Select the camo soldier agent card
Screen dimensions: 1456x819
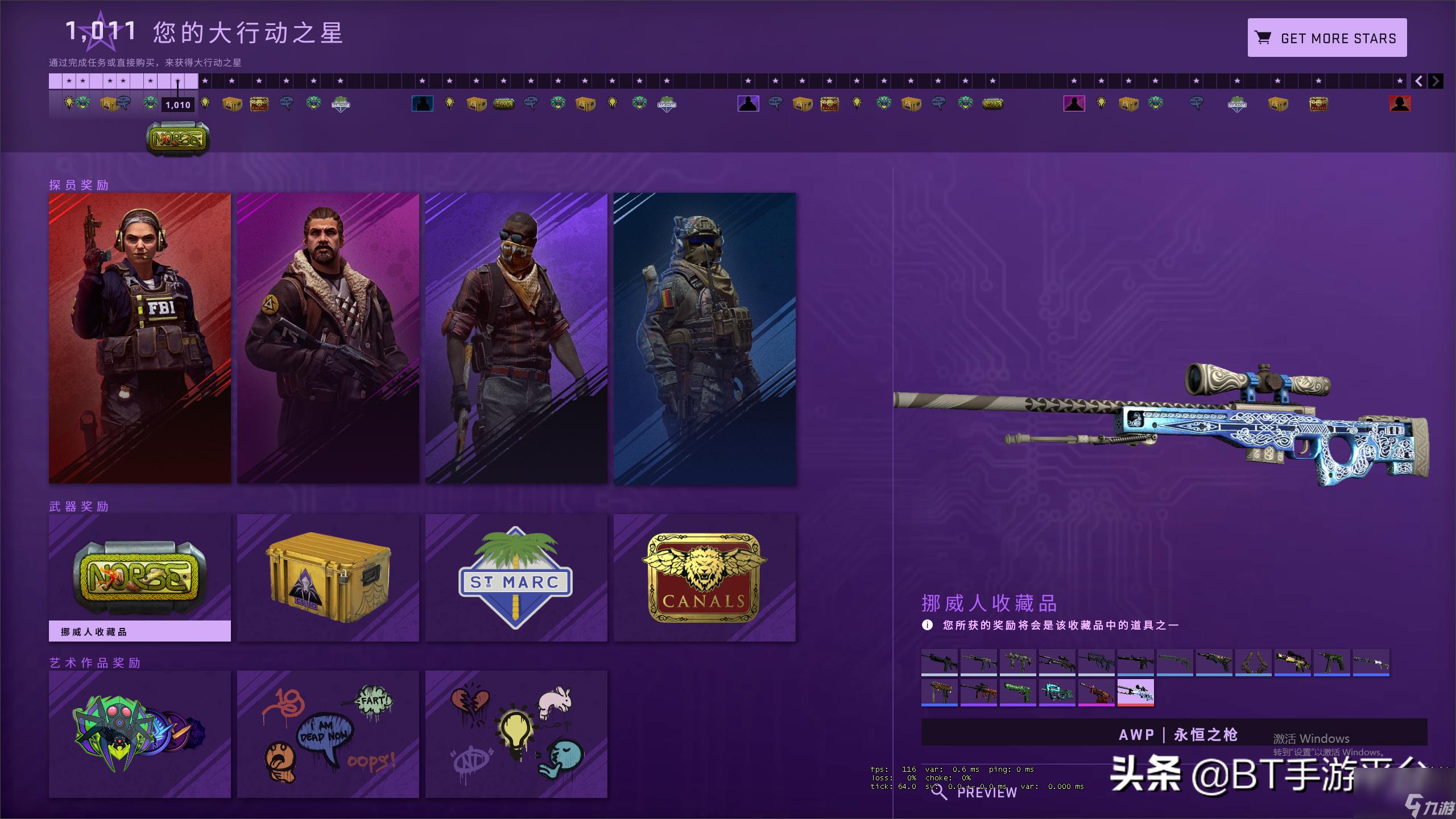(705, 338)
